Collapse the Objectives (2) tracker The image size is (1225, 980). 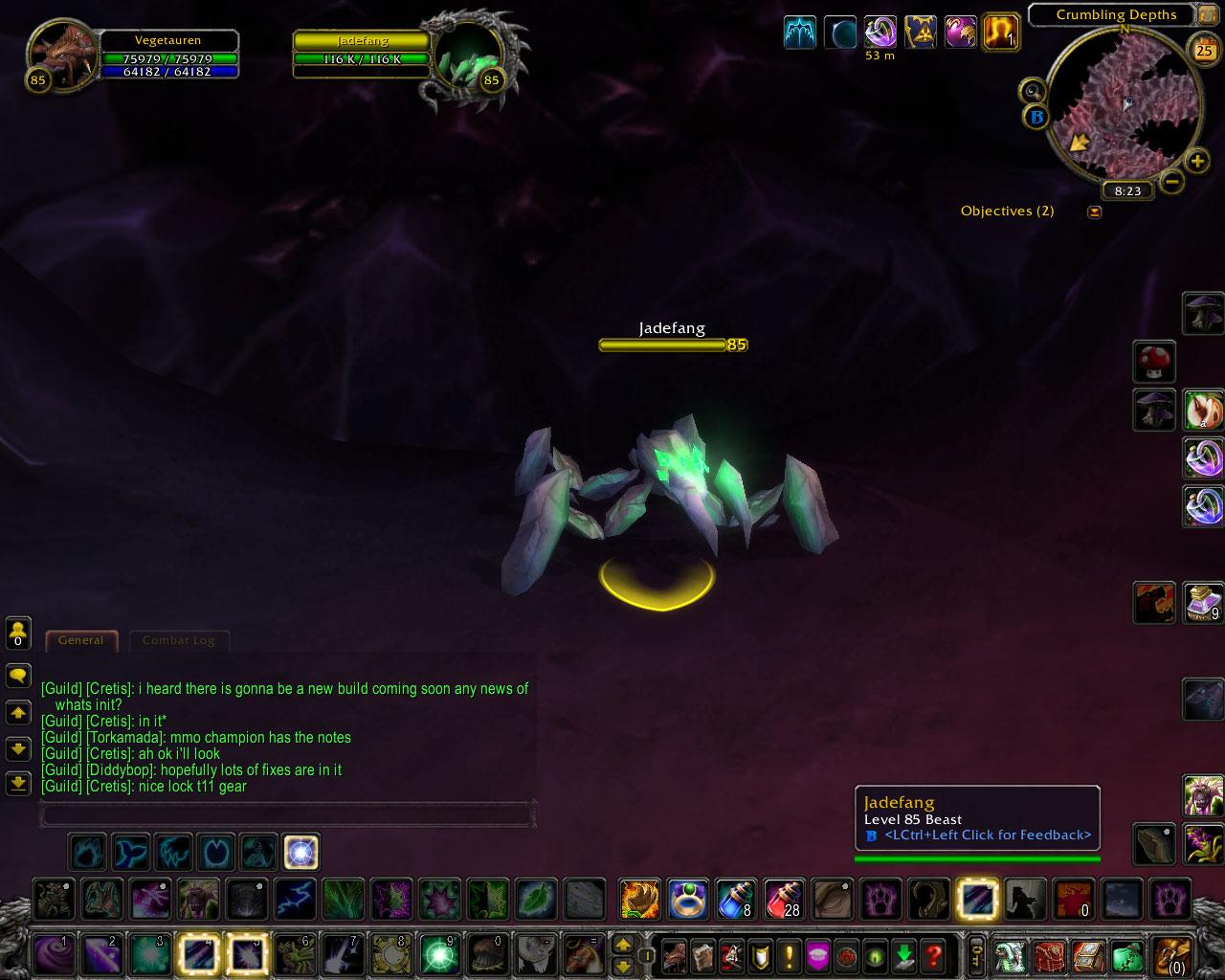[x=1094, y=212]
